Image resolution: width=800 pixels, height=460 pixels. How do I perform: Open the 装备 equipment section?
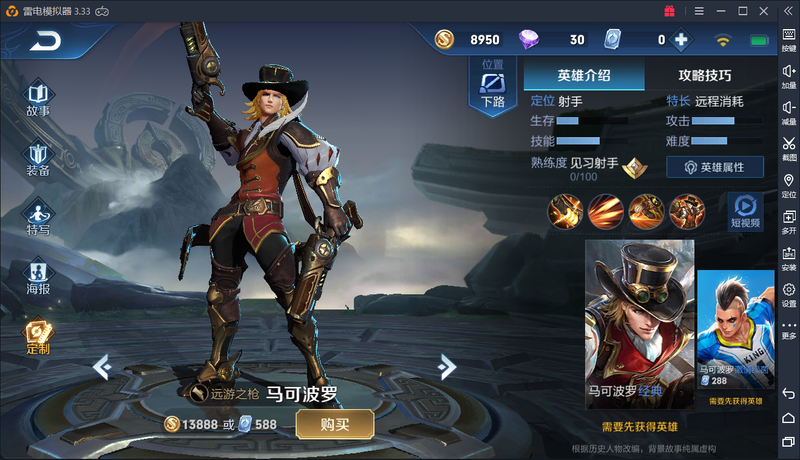38,159
